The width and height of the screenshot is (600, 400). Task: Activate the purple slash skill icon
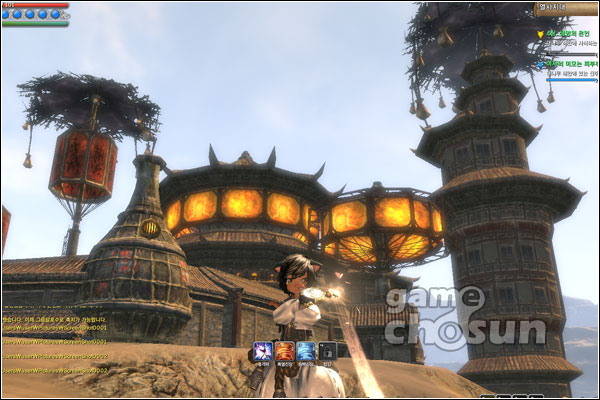262,351
